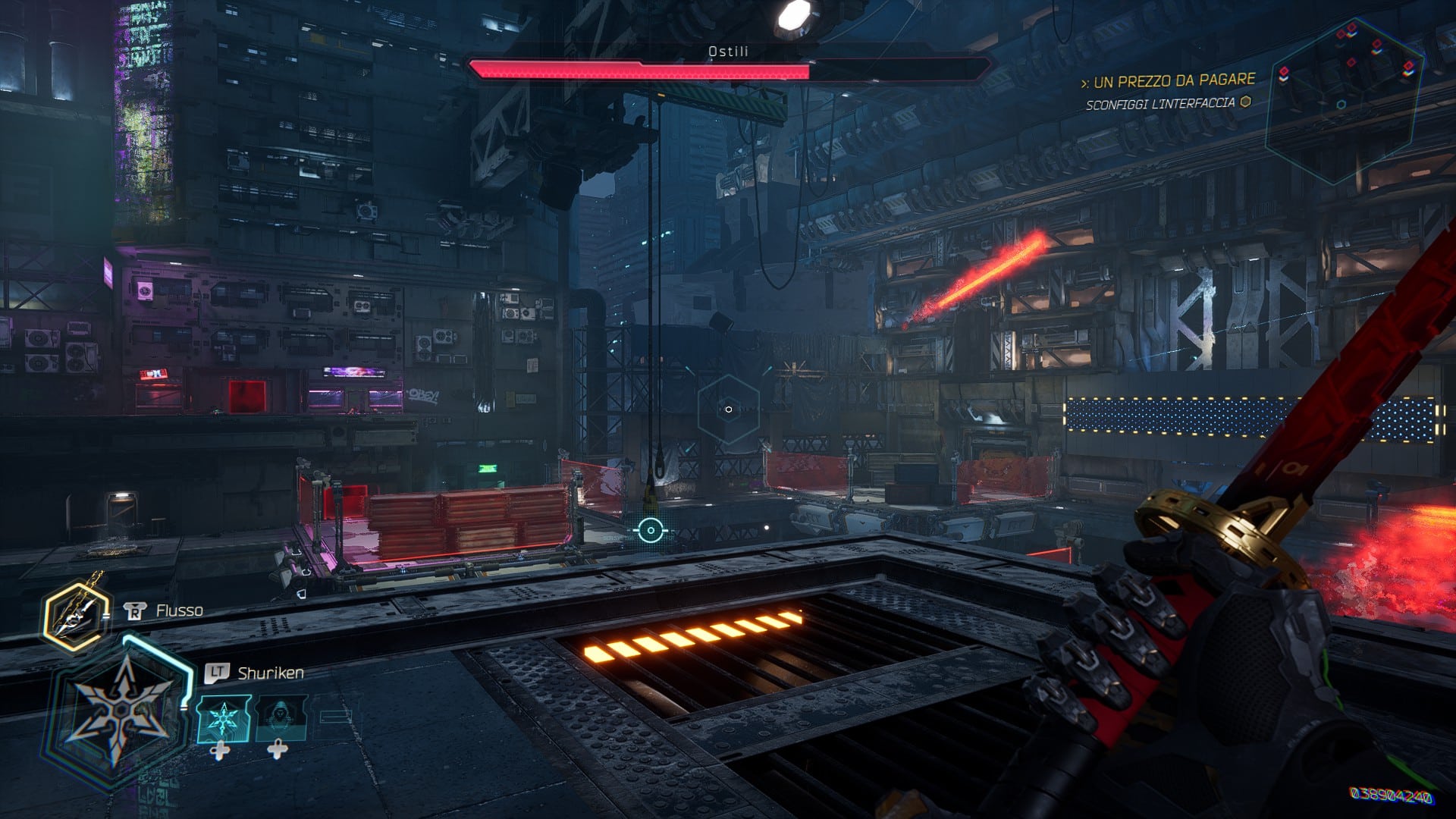Click the hooded figure upgrade module icon

click(x=283, y=719)
